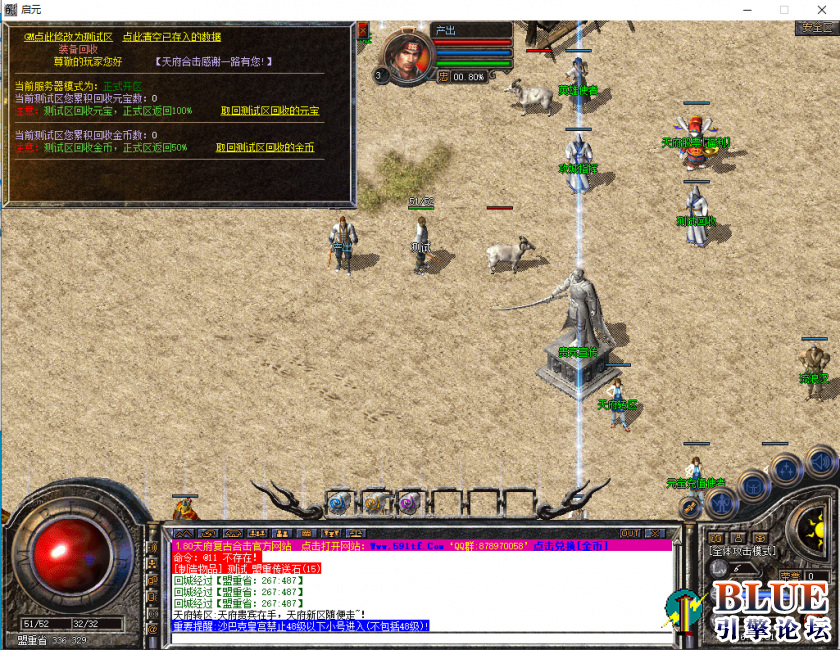
Task: Close the equipment recycling dialog with the X
Action: pos(364,29)
